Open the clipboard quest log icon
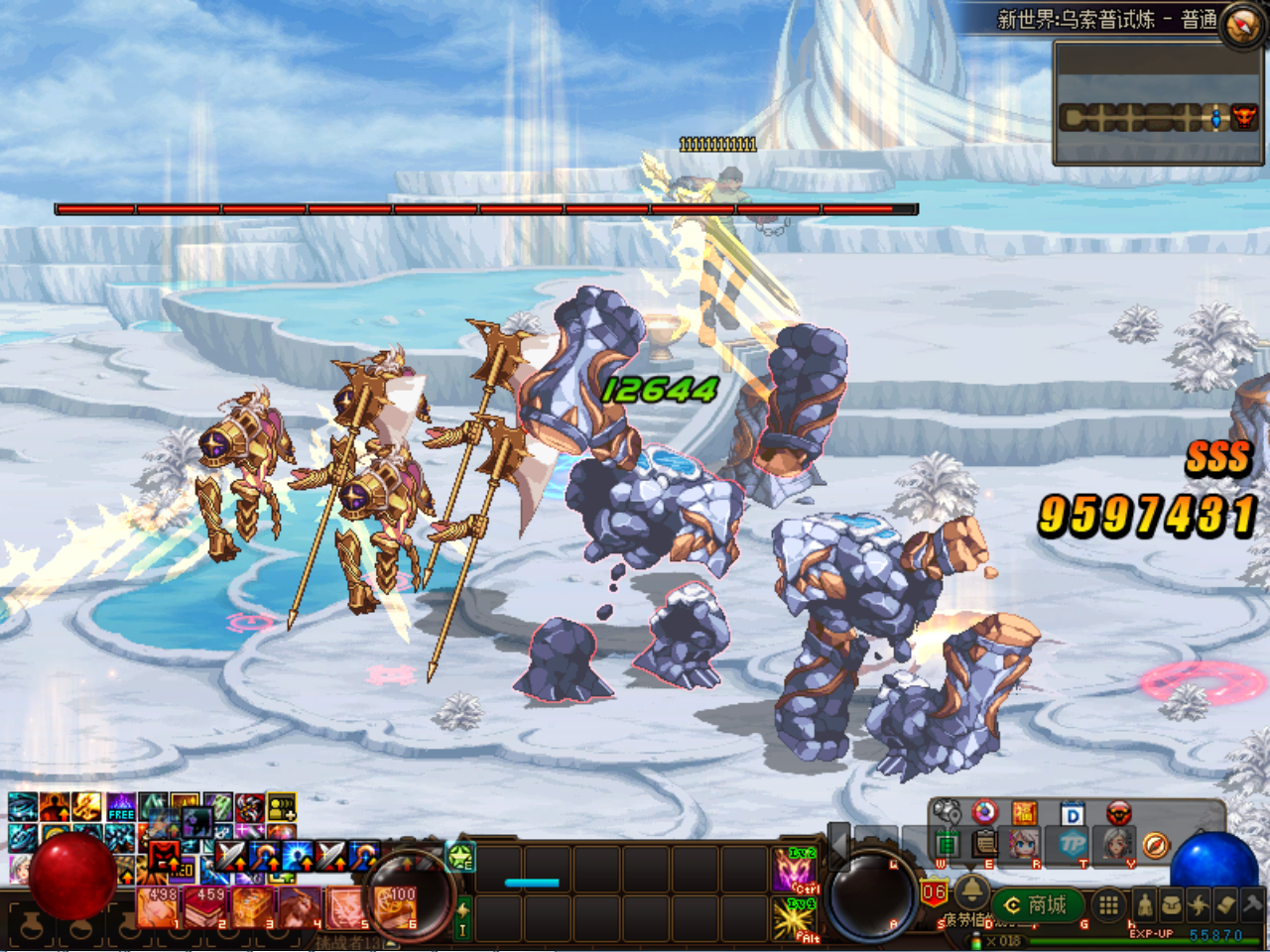This screenshot has width=1270, height=952. tap(983, 845)
